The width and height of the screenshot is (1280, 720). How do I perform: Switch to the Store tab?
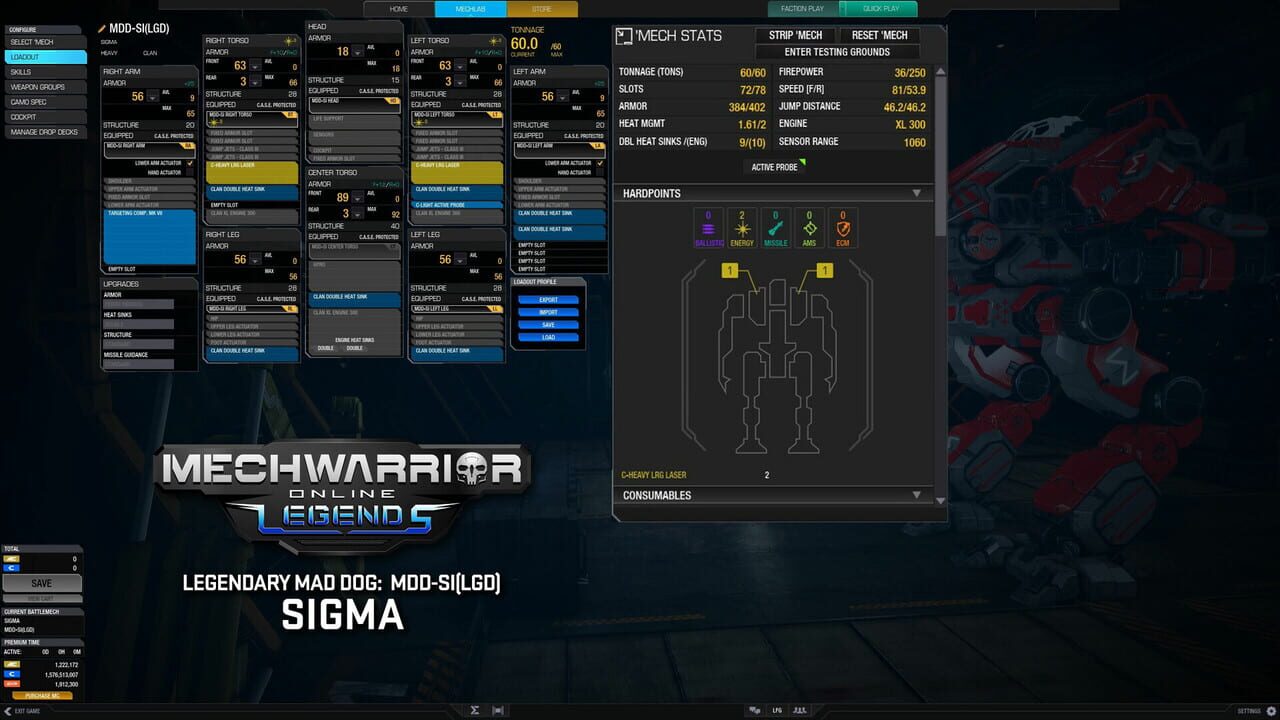point(540,8)
